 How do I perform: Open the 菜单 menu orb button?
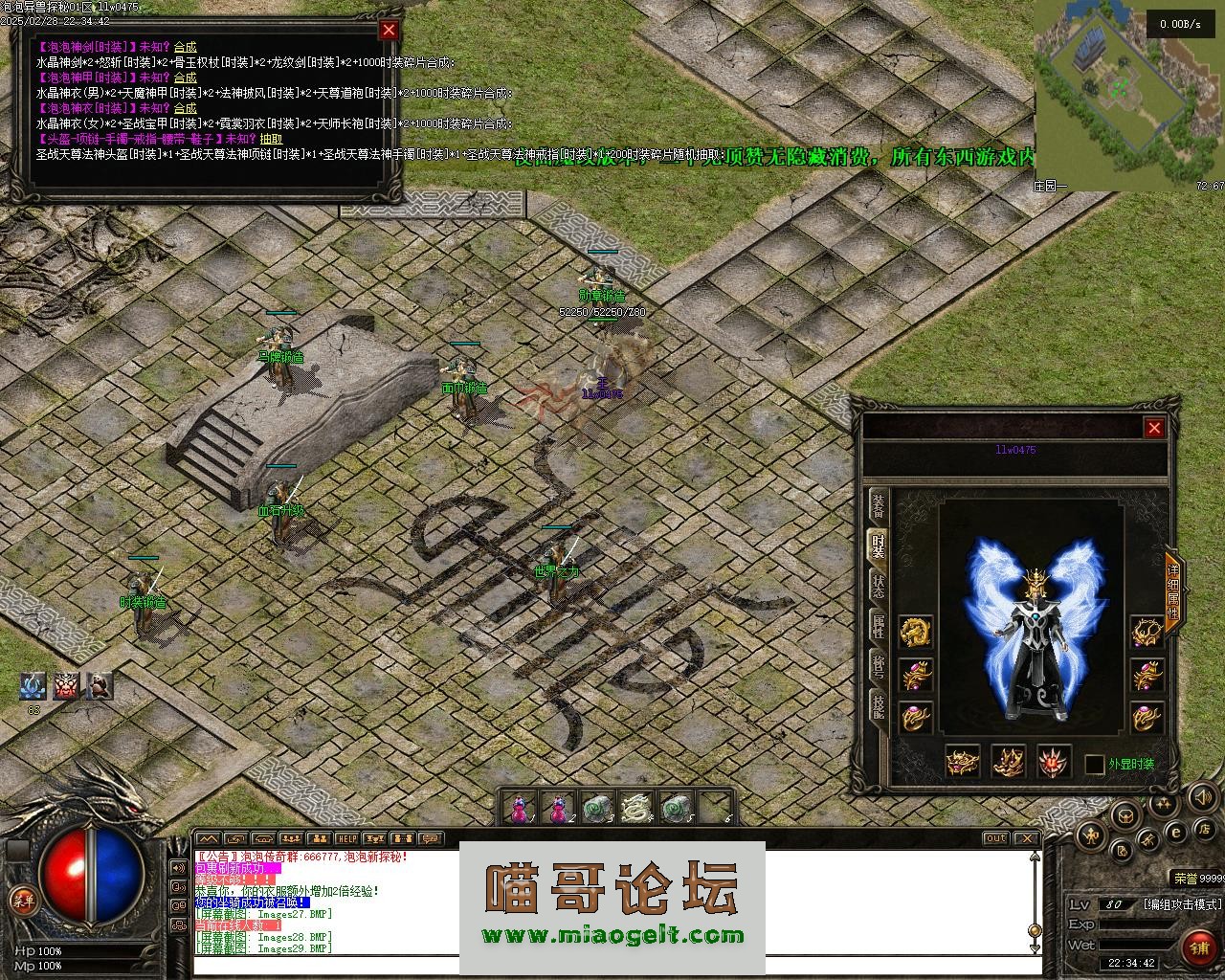pyautogui.click(x=20, y=901)
